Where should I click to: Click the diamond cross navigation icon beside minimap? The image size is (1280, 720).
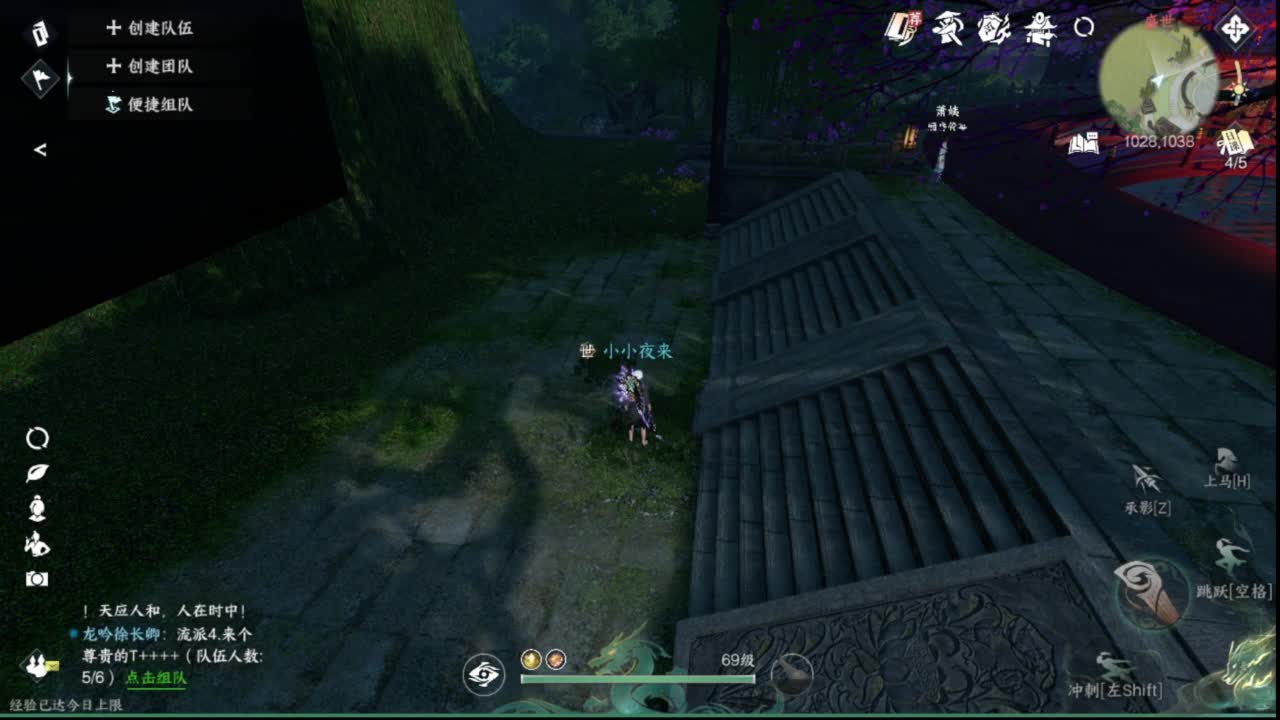pyautogui.click(x=1235, y=30)
